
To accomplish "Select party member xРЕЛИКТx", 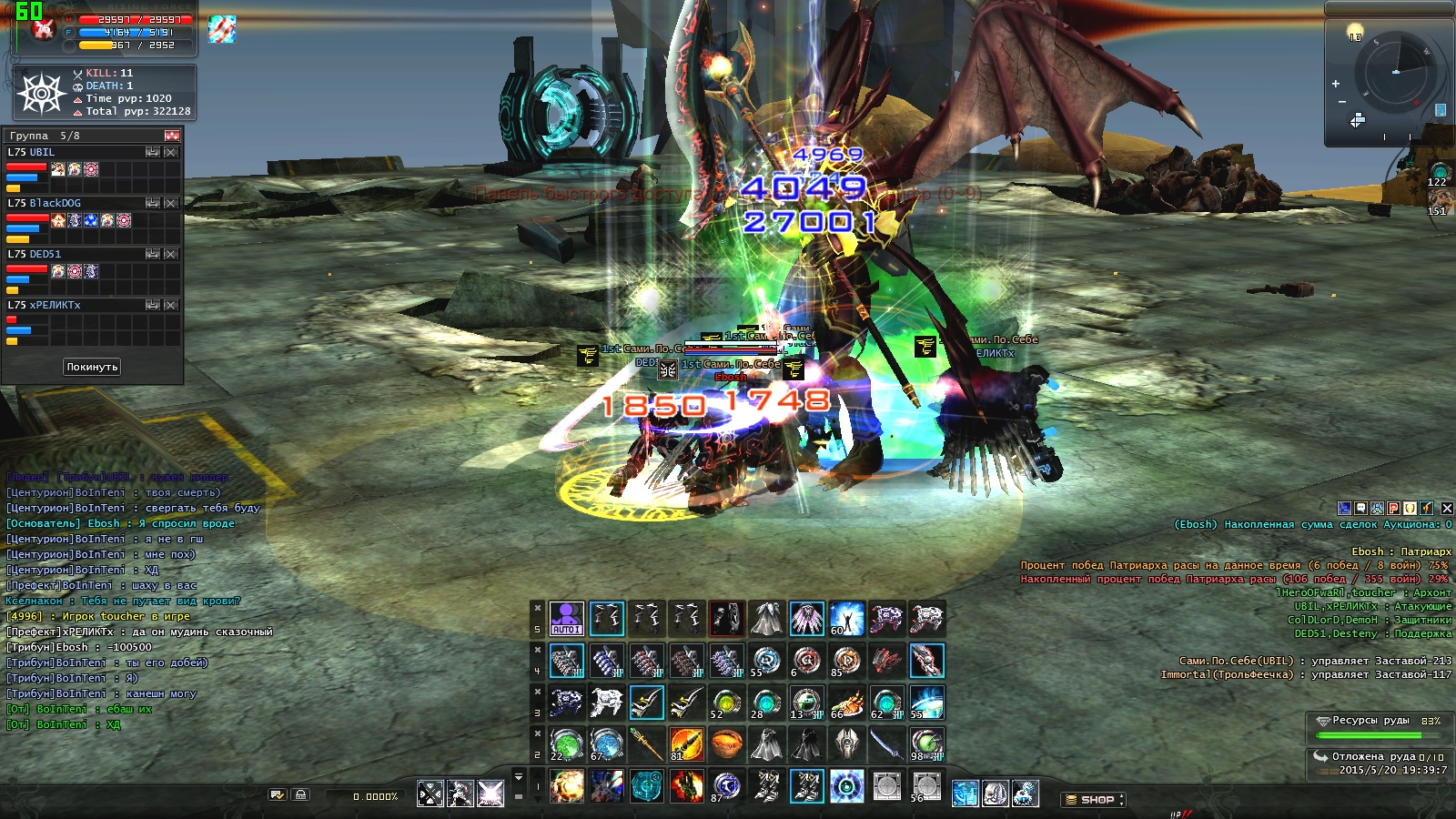I will tap(55, 305).
